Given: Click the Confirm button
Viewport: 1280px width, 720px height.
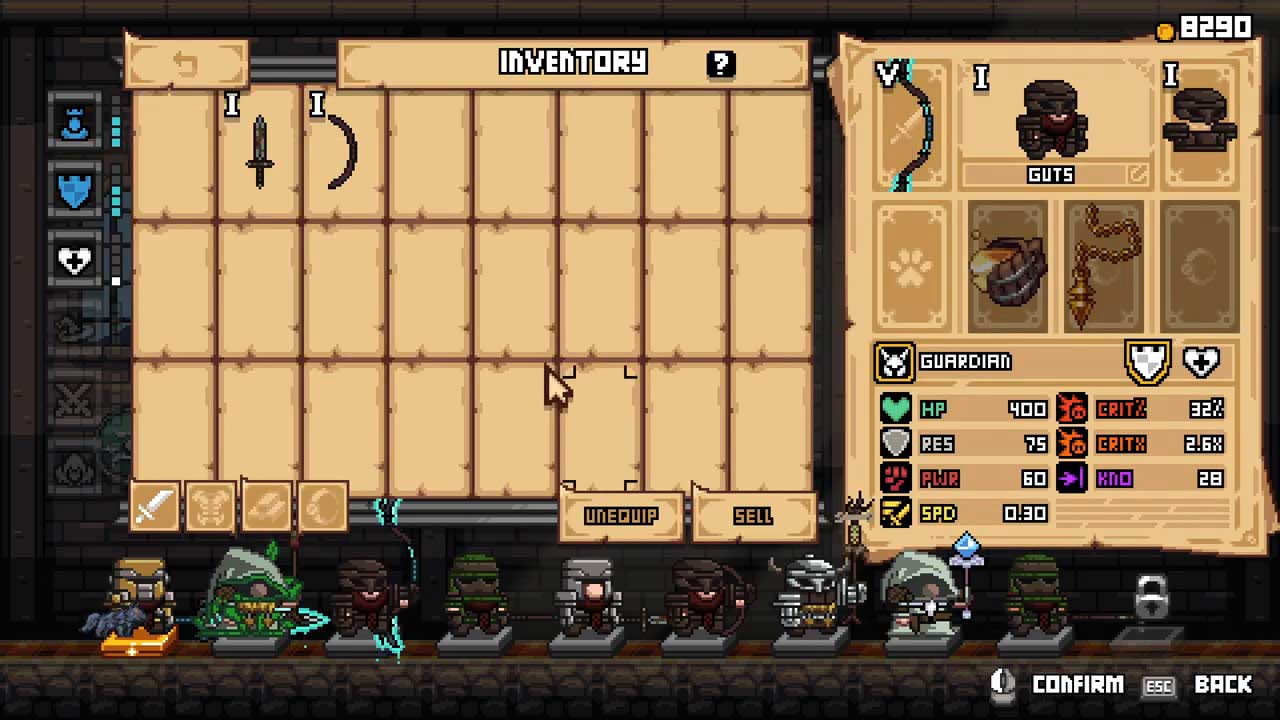Looking at the screenshot, I should [x=1062, y=685].
